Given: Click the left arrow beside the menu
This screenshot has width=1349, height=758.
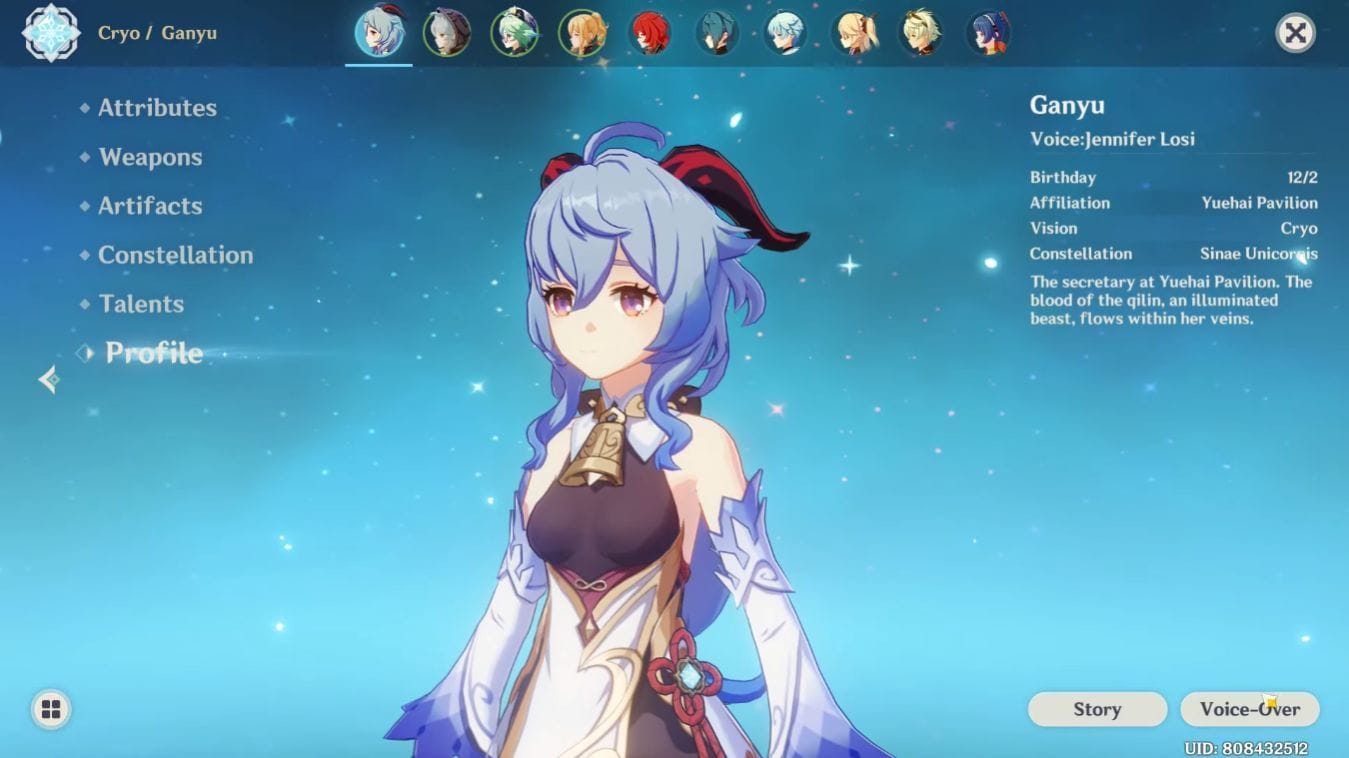Looking at the screenshot, I should (48, 379).
